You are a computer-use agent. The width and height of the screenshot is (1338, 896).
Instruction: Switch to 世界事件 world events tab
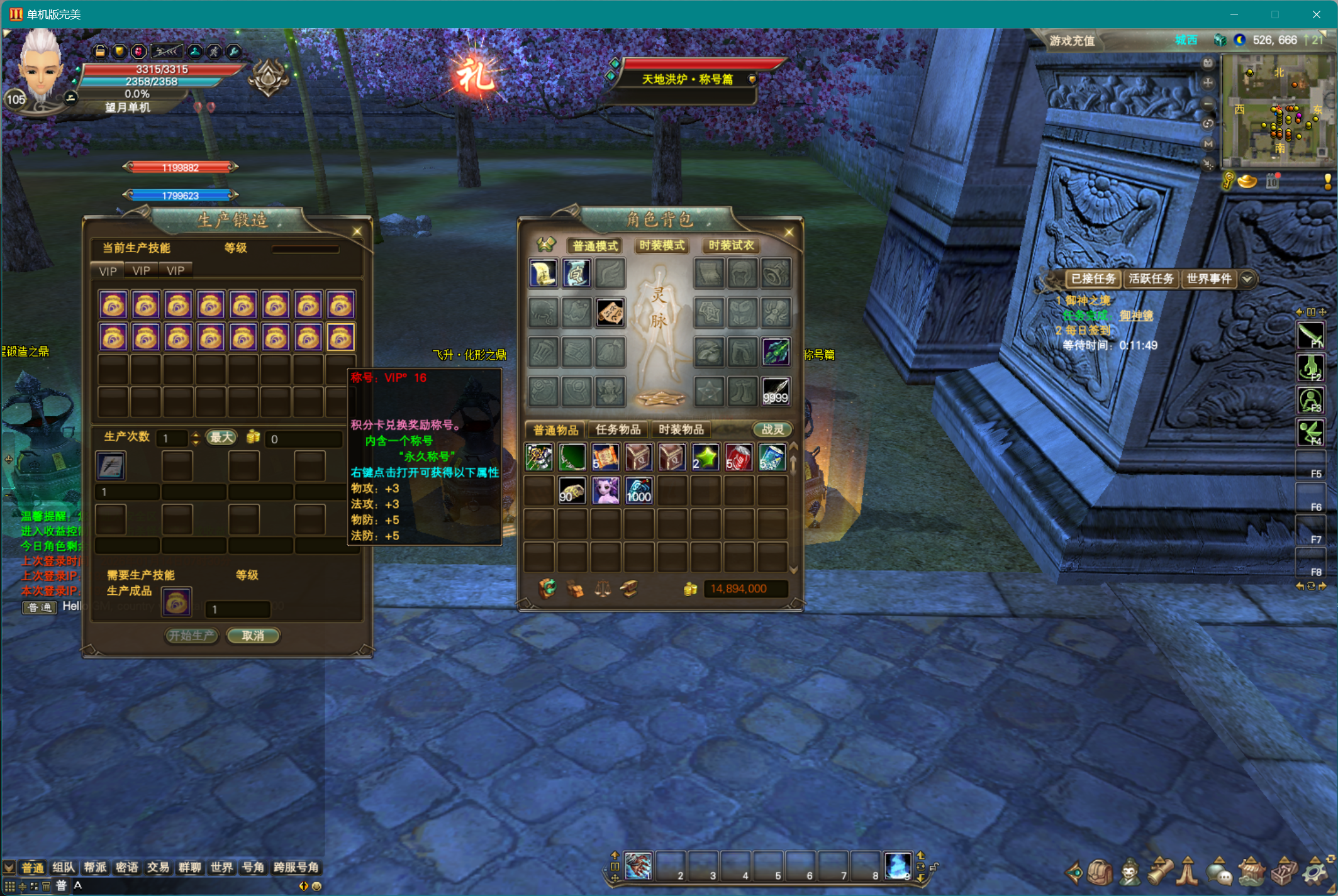1208,279
